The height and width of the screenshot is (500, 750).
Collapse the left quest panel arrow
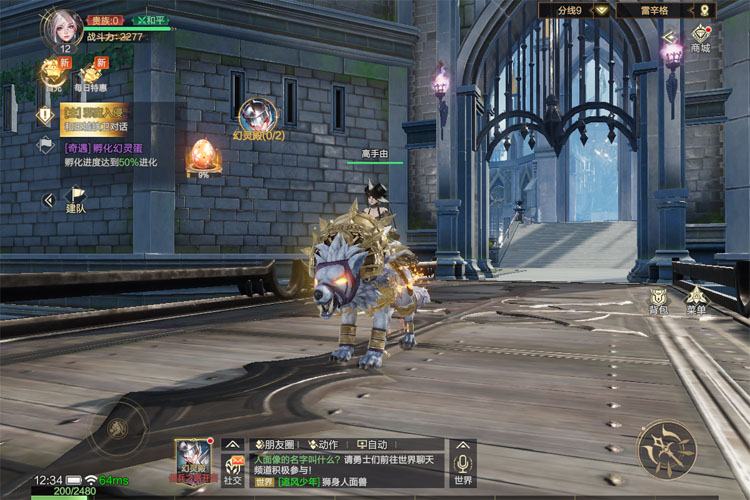47,200
